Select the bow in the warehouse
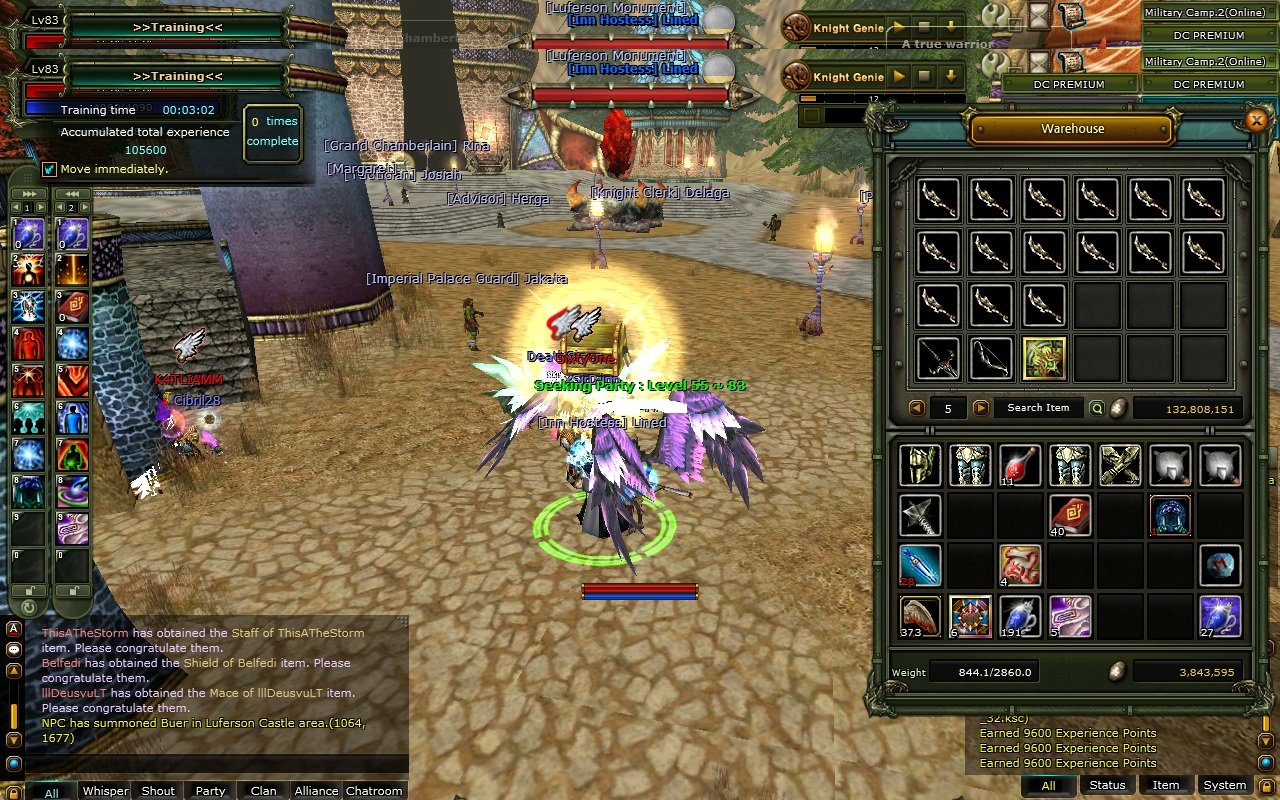The height and width of the screenshot is (800, 1280). tap(991, 358)
